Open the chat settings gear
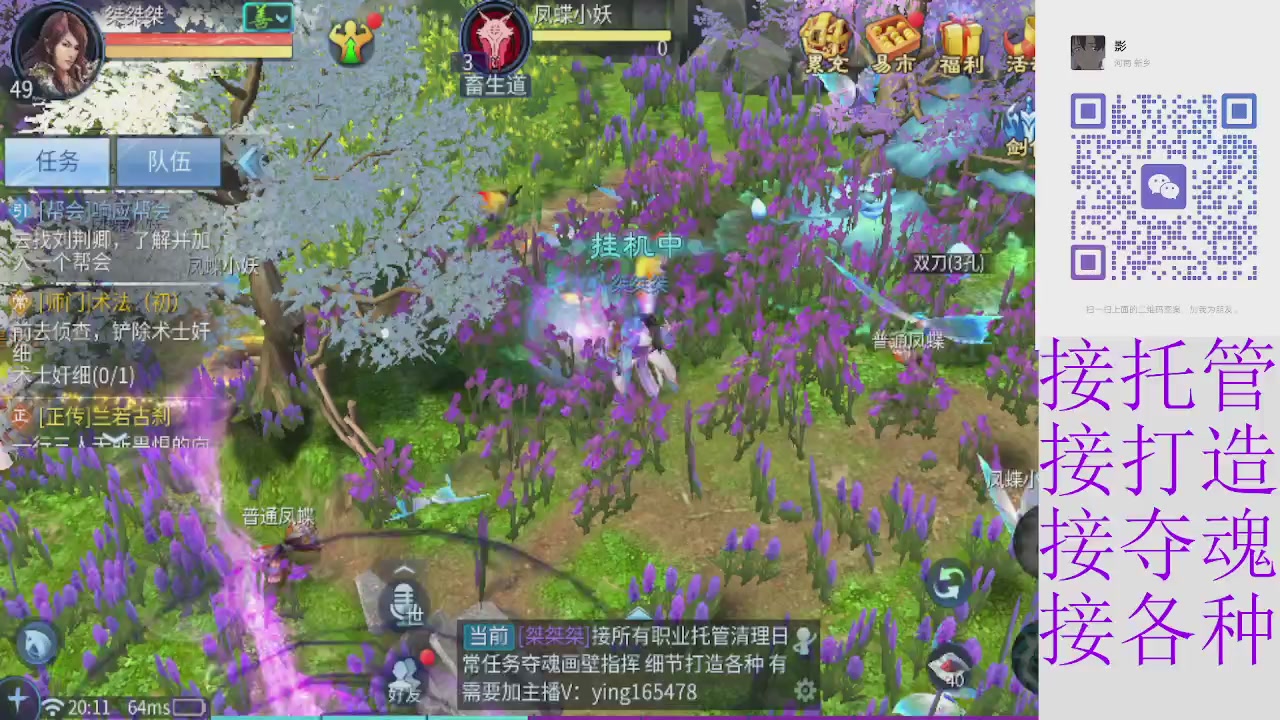1280x720 pixels. [806, 690]
